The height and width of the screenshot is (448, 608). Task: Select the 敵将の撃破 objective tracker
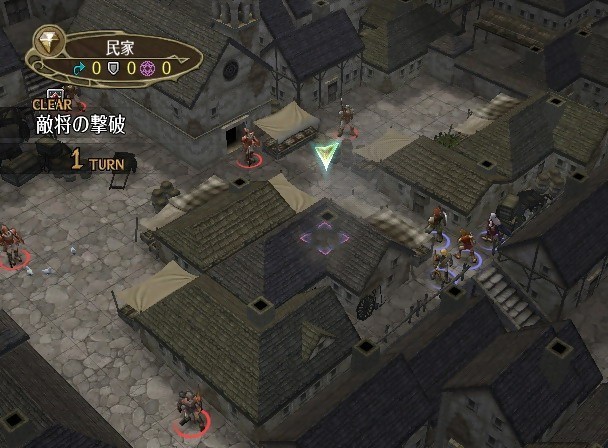click(76, 126)
